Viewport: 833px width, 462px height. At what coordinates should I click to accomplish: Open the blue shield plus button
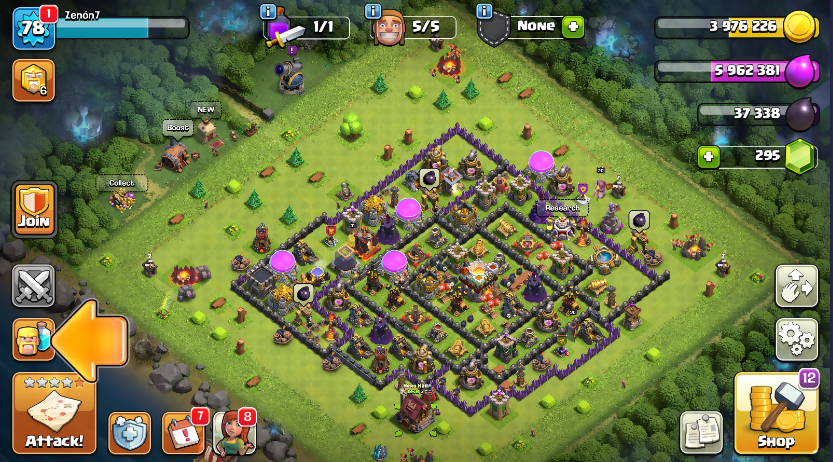click(129, 432)
